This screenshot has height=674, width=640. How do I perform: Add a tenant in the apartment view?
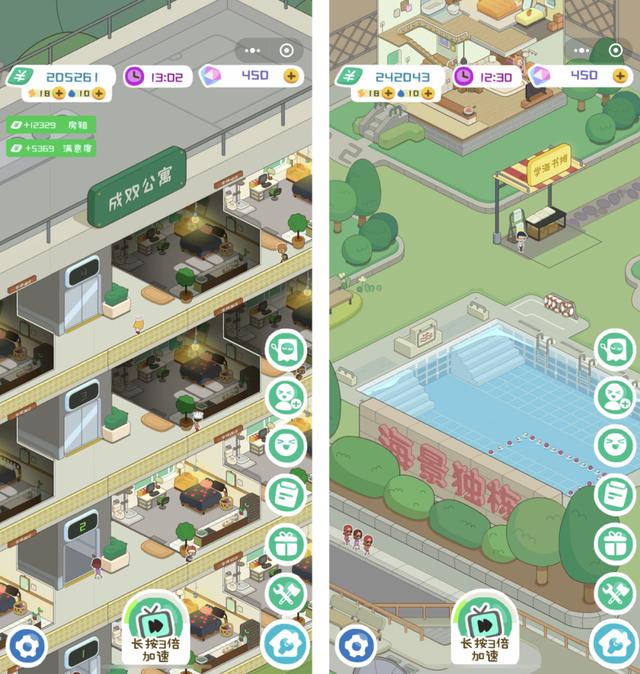pyautogui.click(x=287, y=398)
